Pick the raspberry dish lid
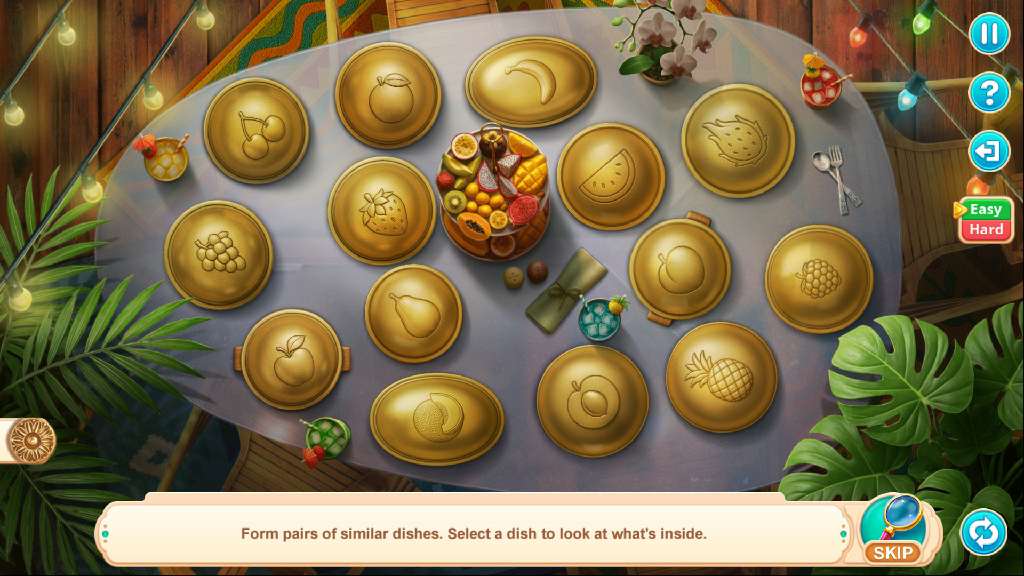 point(818,278)
